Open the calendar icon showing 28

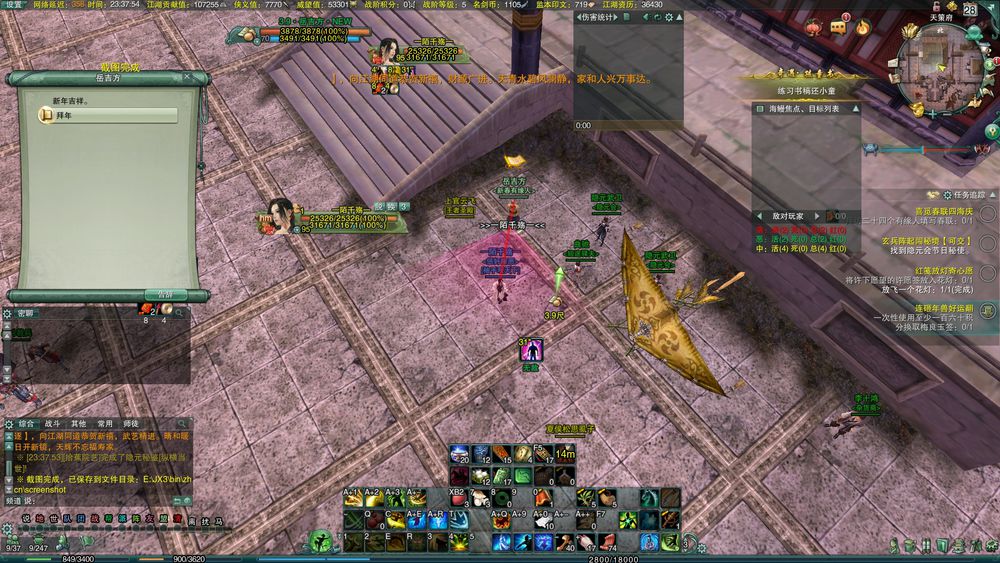(x=969, y=9)
